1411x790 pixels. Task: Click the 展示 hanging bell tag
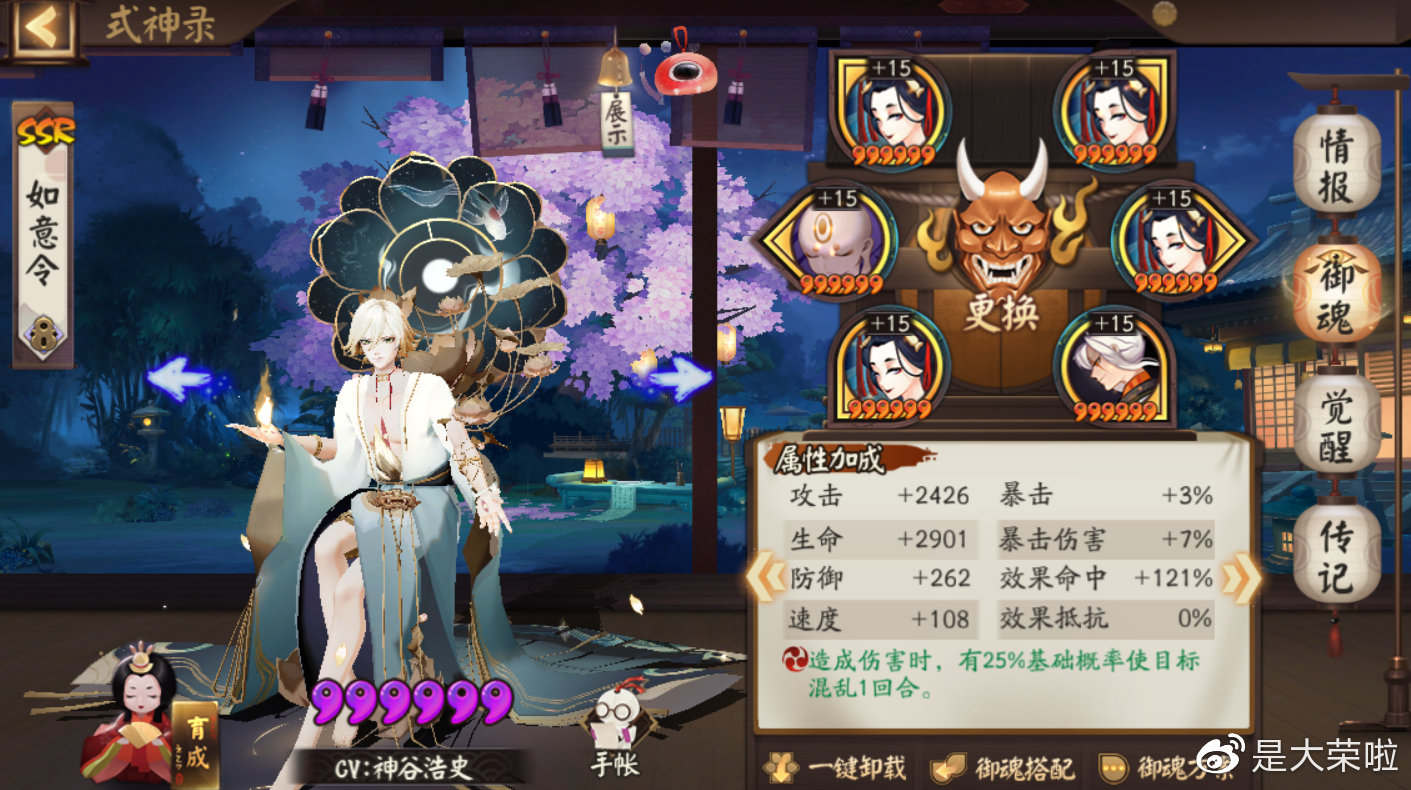[616, 118]
